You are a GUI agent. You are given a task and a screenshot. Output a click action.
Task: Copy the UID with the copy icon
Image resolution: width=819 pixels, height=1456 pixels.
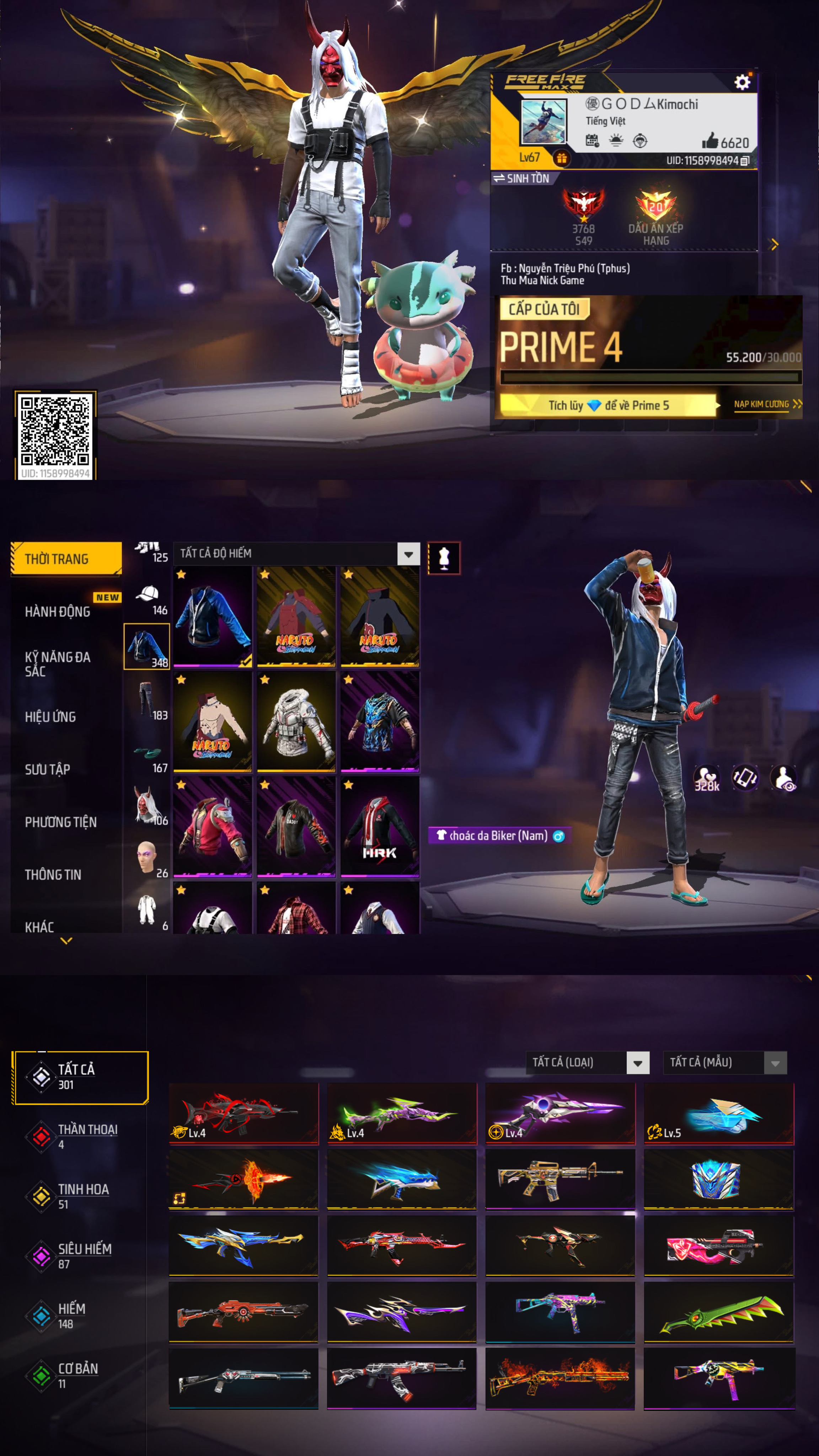point(745,161)
